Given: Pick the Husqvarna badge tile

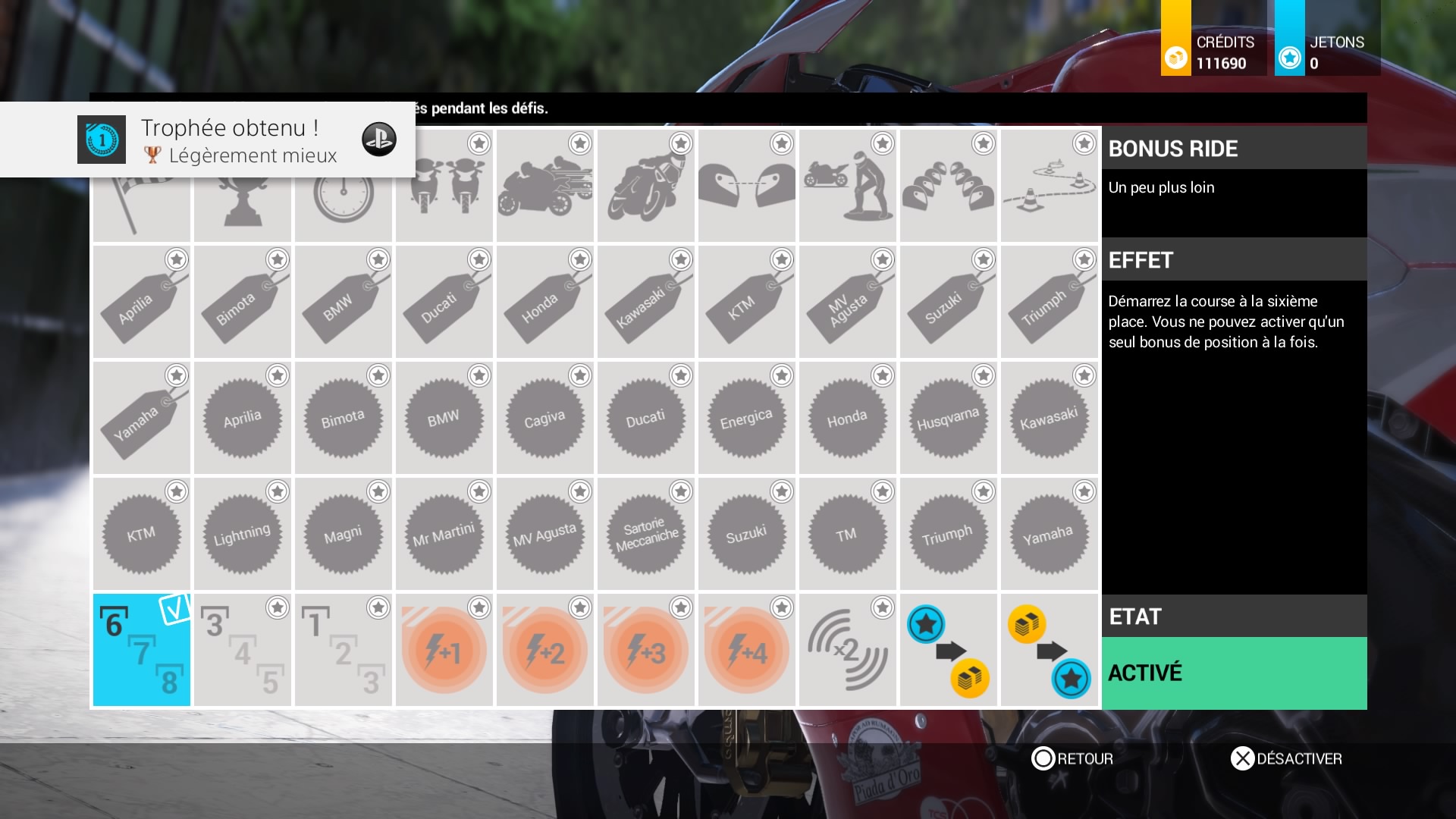Looking at the screenshot, I should (x=949, y=418).
